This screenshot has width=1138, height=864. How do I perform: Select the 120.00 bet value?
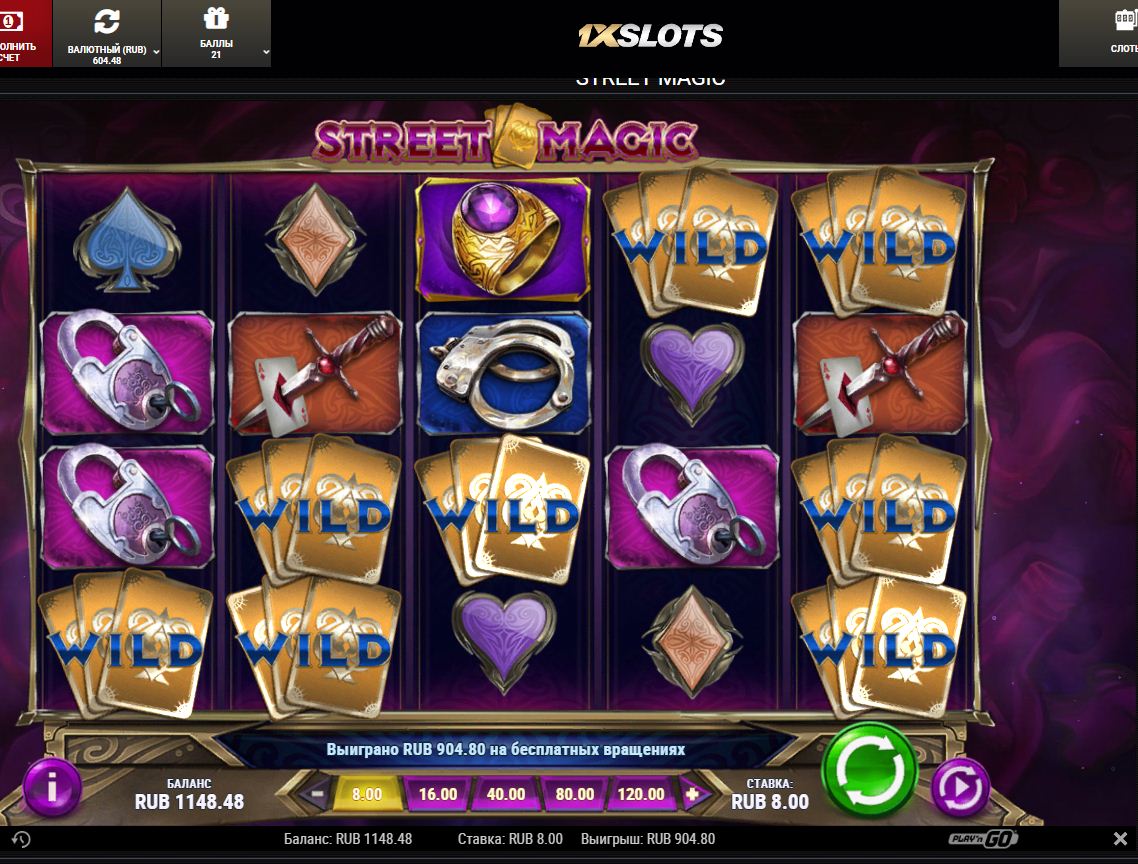click(x=641, y=795)
